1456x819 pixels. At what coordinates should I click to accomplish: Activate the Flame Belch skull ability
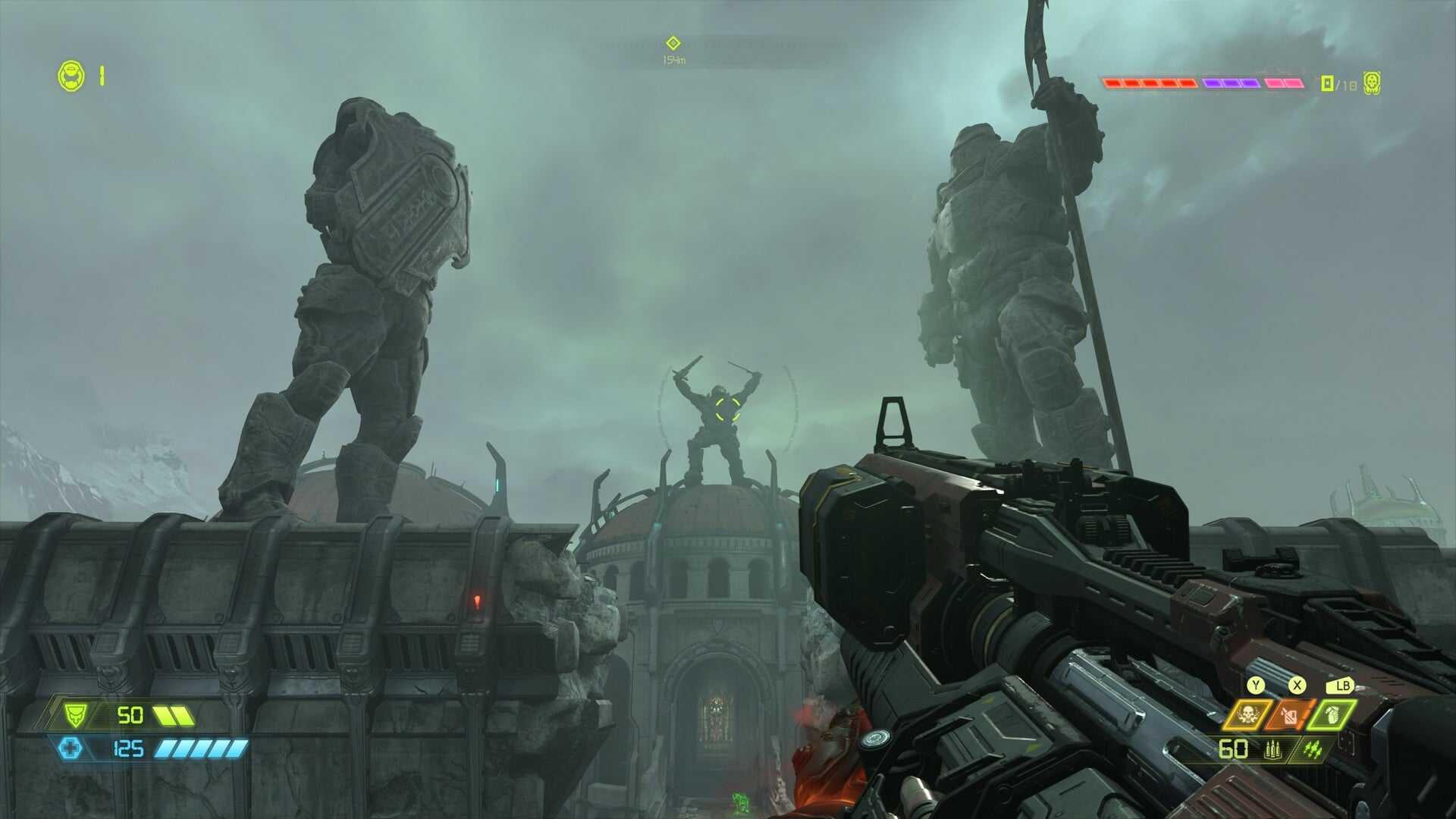pos(1247,714)
